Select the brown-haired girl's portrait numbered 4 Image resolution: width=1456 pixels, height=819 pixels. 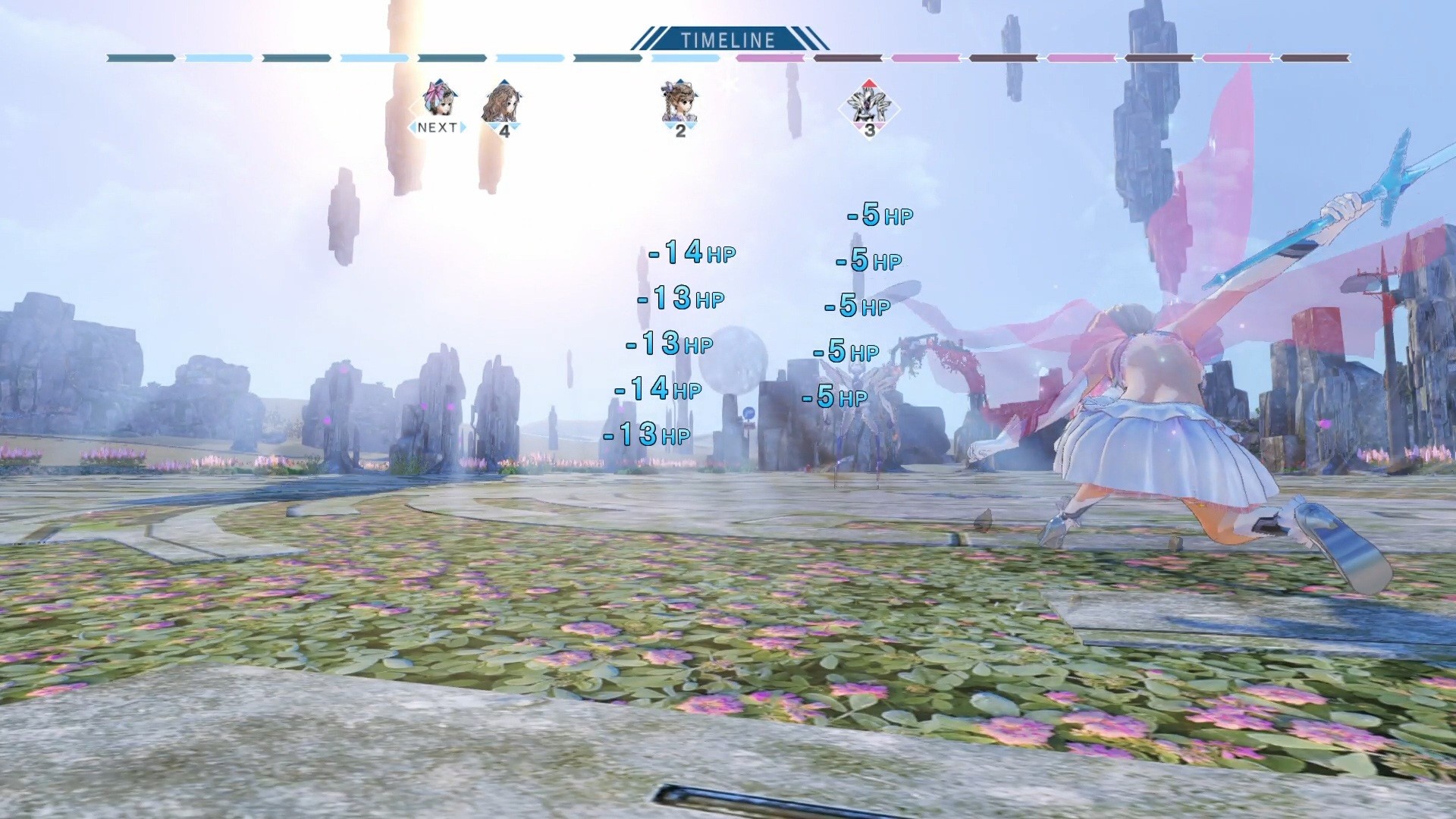[x=504, y=102]
